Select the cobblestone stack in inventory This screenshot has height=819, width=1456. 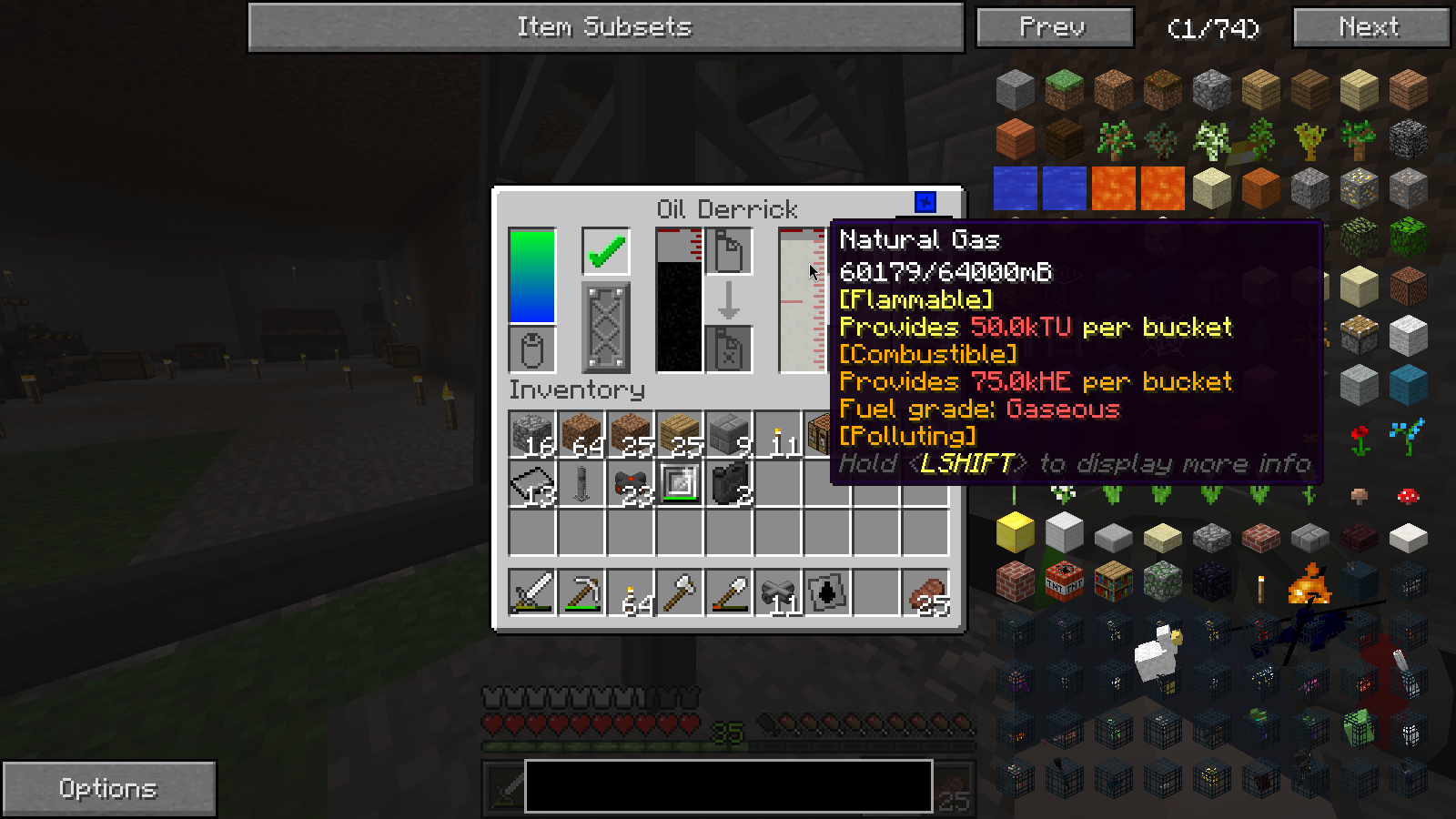tap(532, 434)
